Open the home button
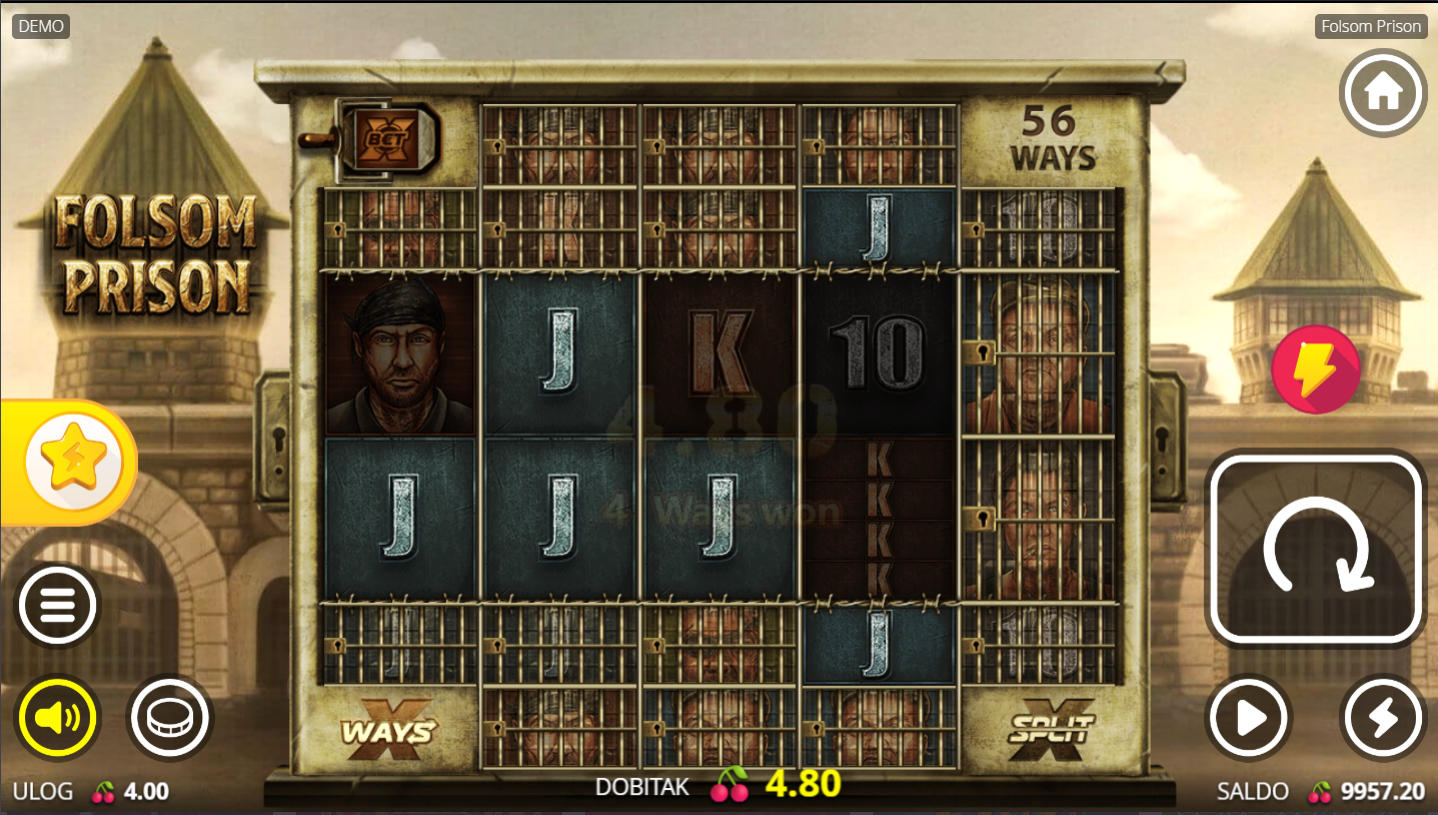This screenshot has width=1438, height=815. pos(1383,92)
